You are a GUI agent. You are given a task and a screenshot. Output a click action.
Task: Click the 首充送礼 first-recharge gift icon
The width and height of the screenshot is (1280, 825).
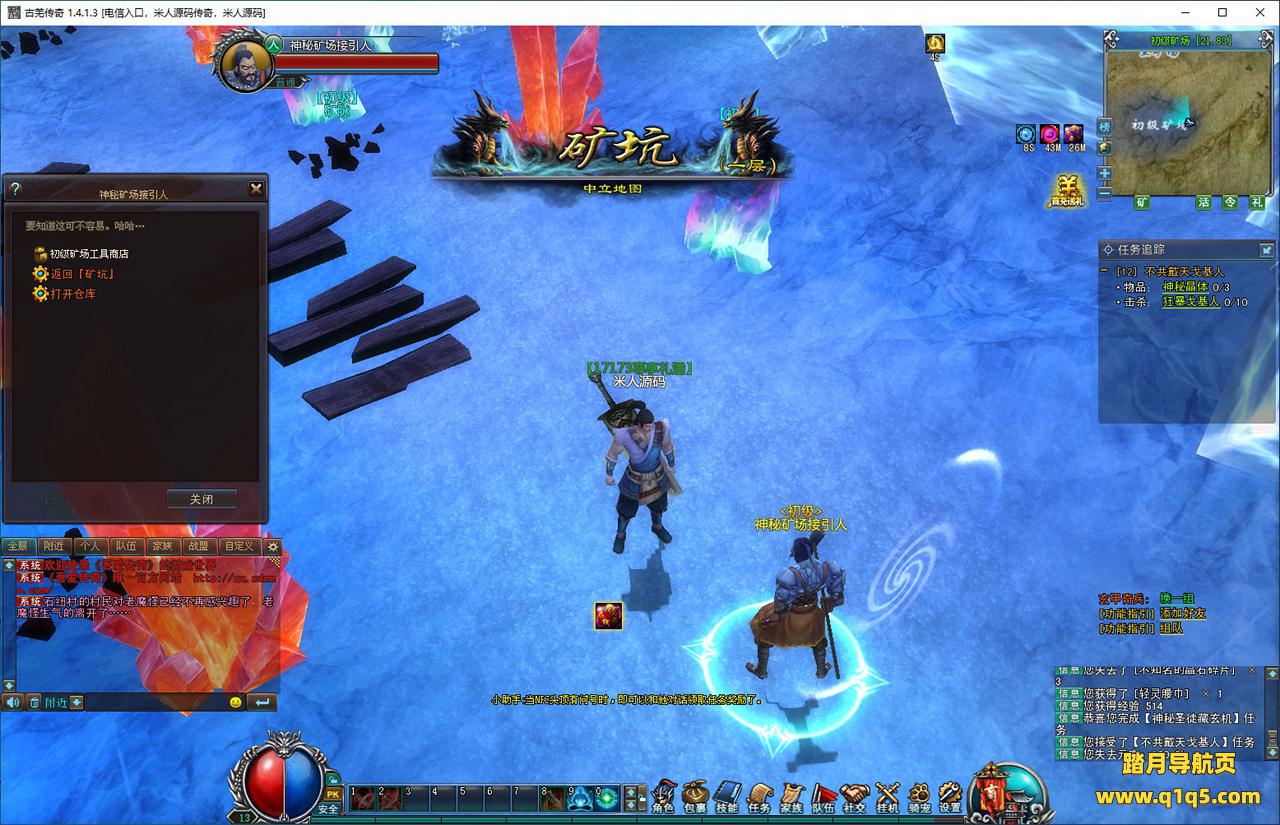pos(1066,190)
